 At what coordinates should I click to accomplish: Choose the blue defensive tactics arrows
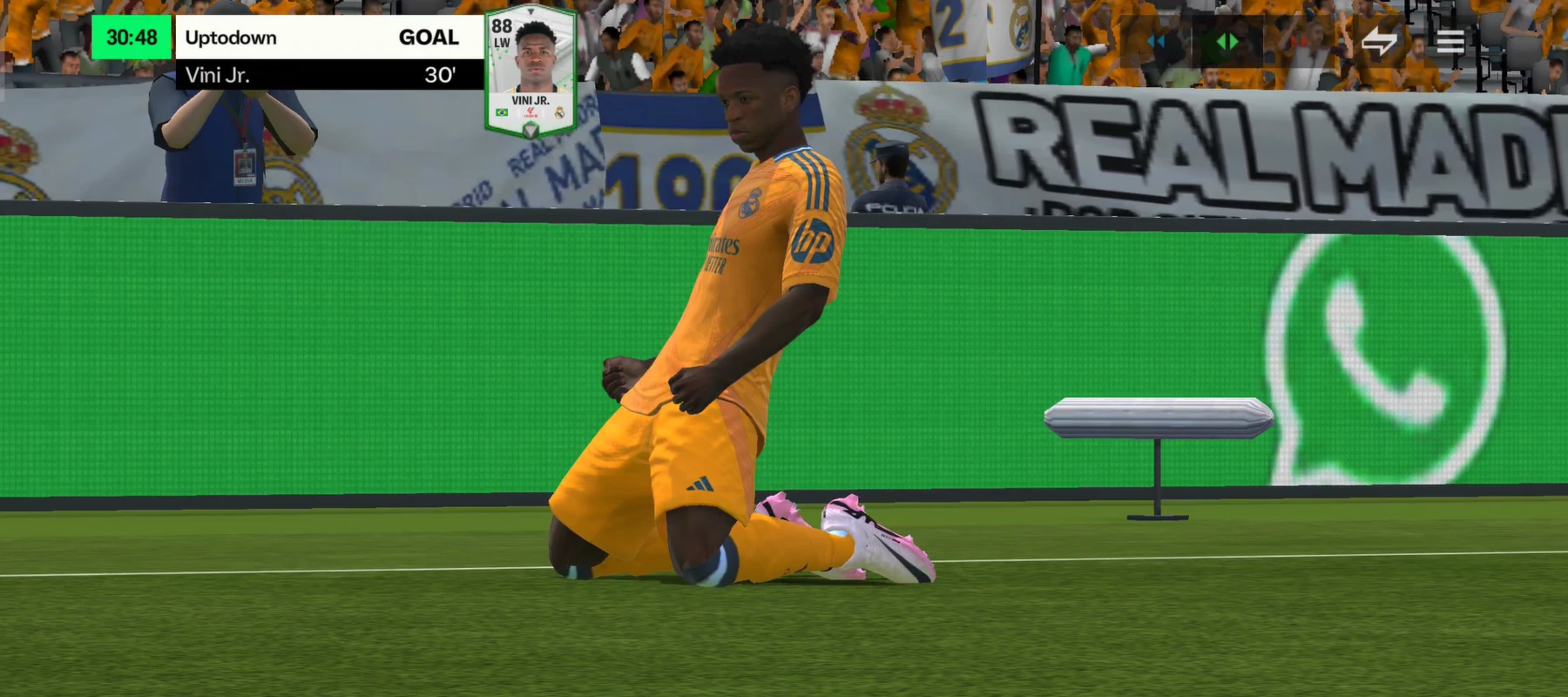pos(1158,41)
